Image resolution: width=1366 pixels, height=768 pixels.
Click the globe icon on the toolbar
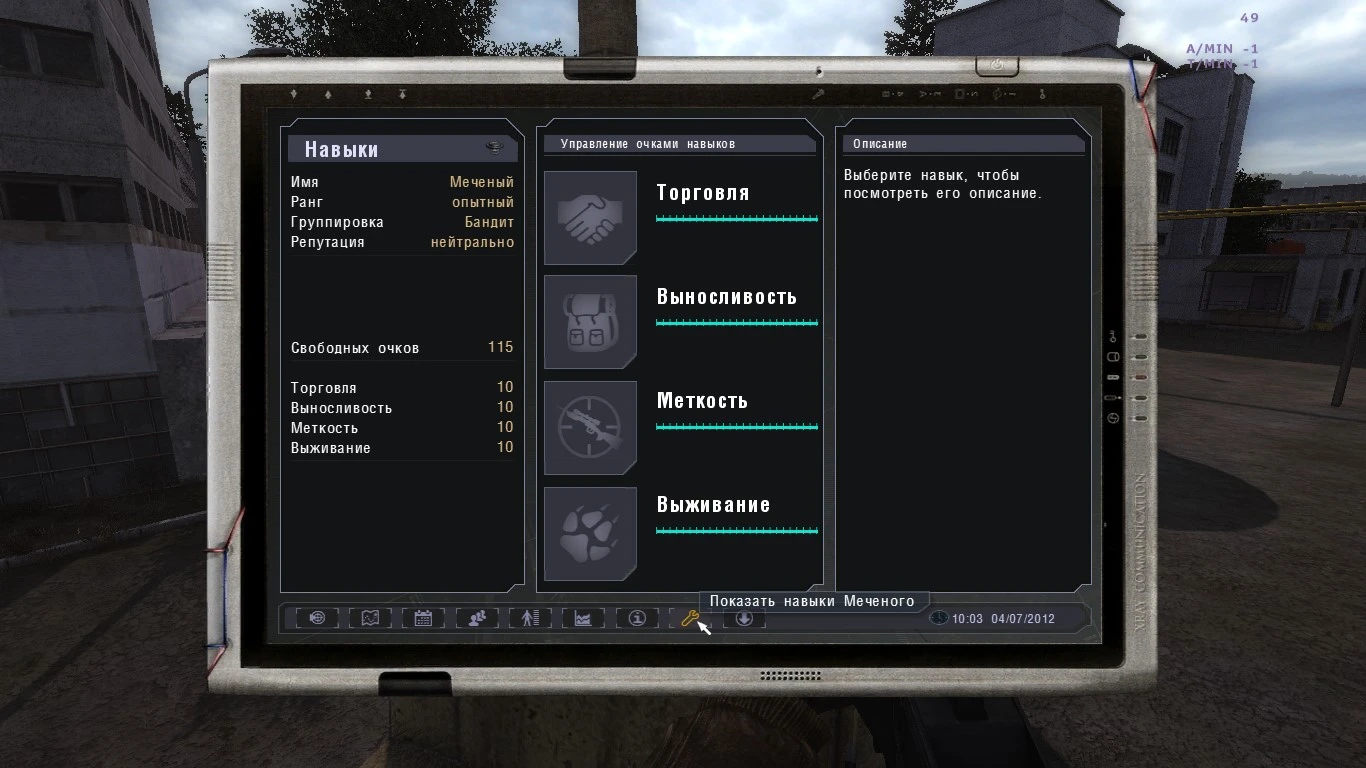coord(317,618)
